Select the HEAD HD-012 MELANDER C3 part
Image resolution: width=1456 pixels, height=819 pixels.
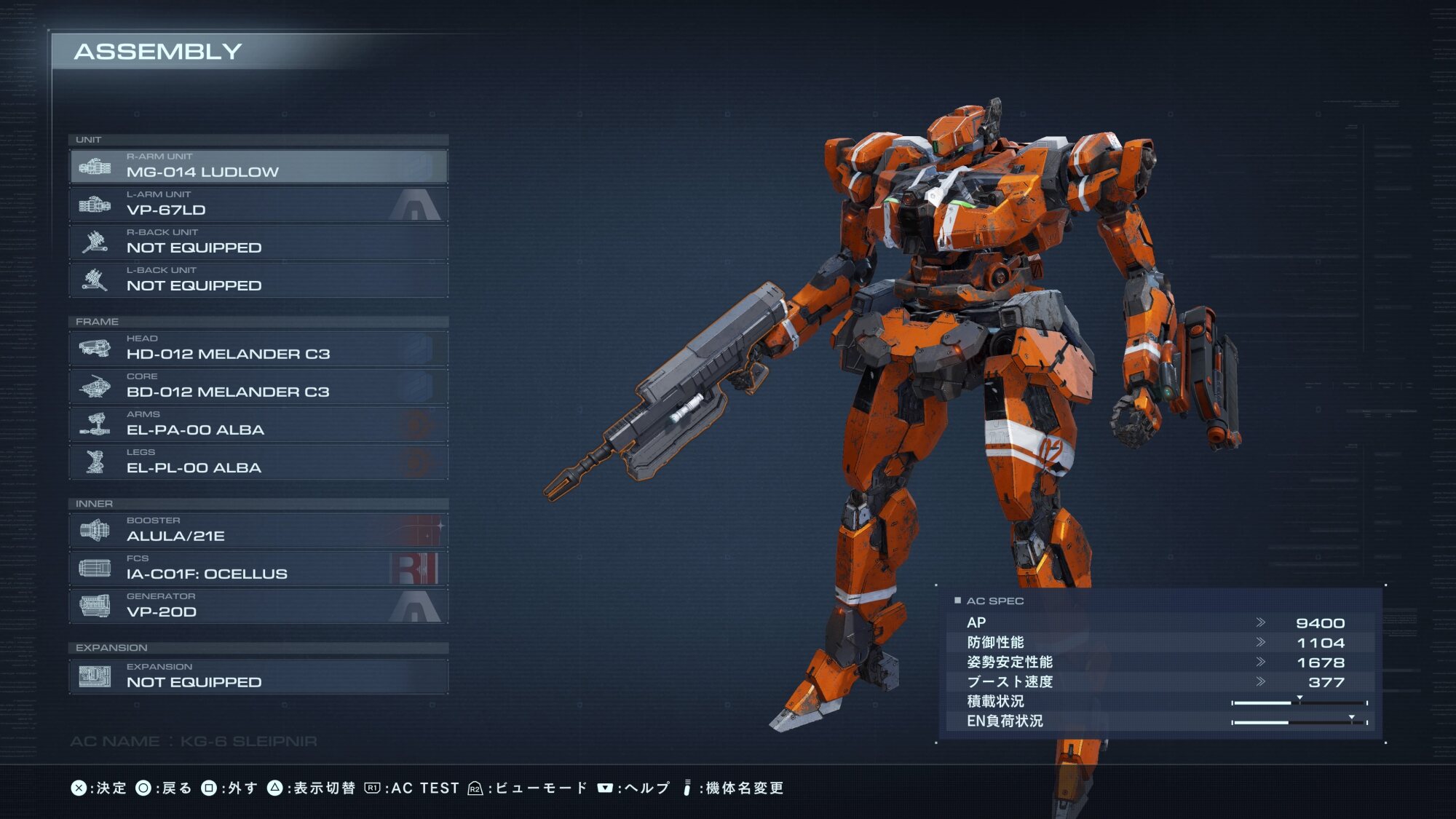[258, 348]
